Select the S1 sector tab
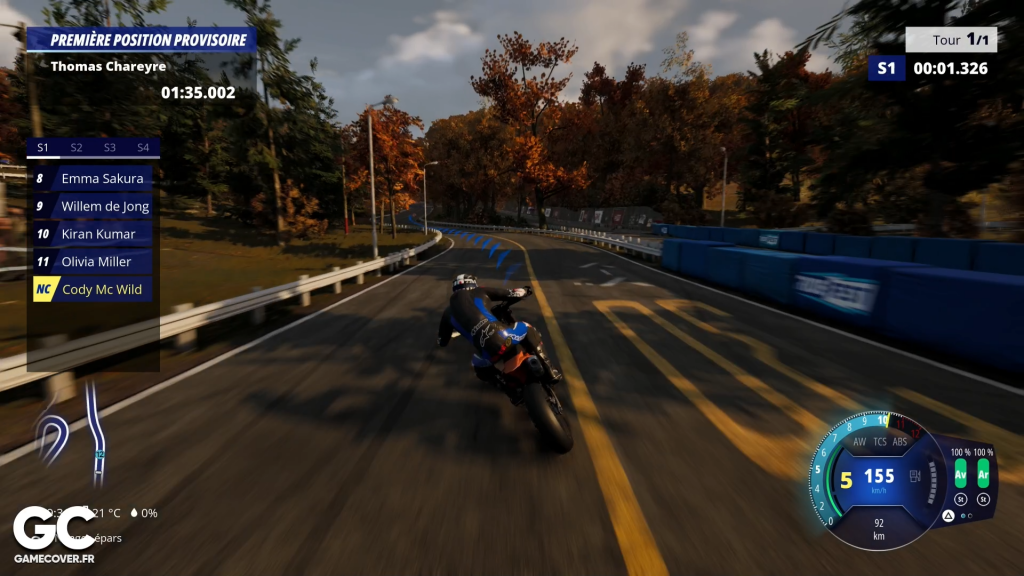1024x576 pixels. click(43, 148)
